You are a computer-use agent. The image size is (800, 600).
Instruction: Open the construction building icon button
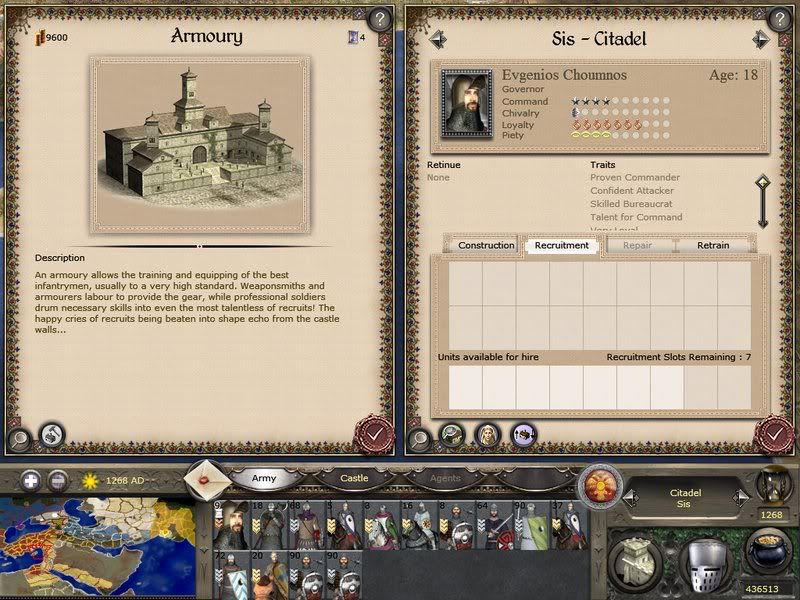(634, 556)
